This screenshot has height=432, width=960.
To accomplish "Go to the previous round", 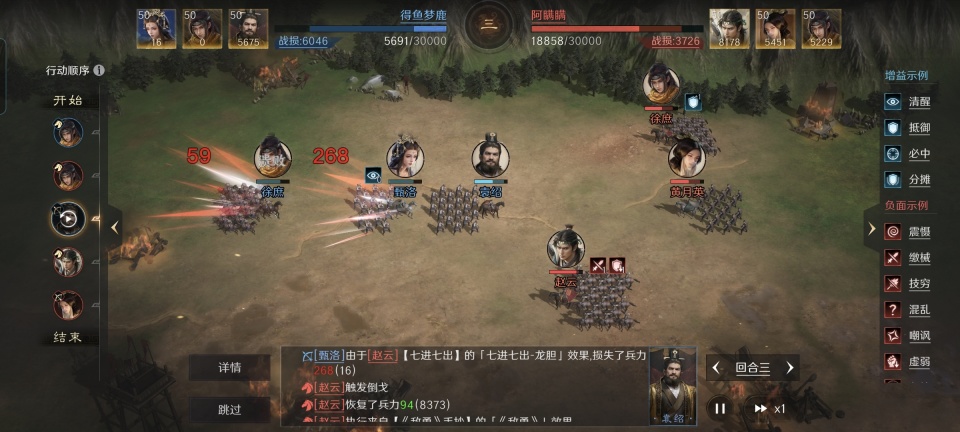I will coord(716,368).
